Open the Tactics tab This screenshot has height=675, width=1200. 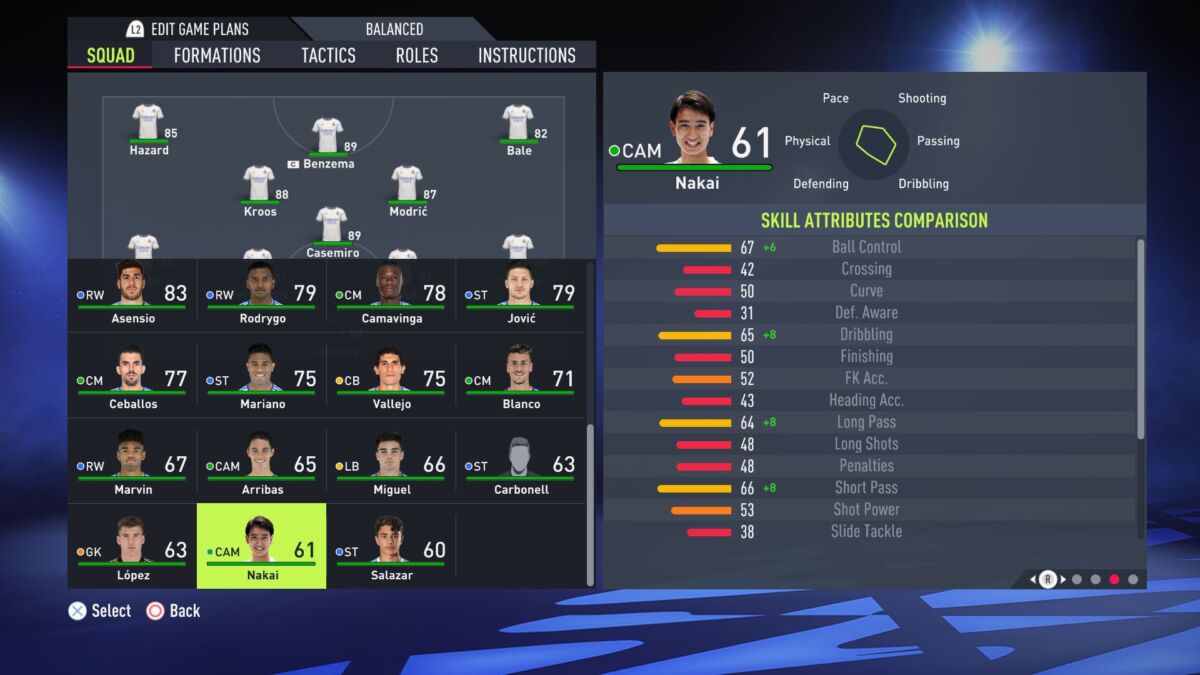tap(328, 56)
